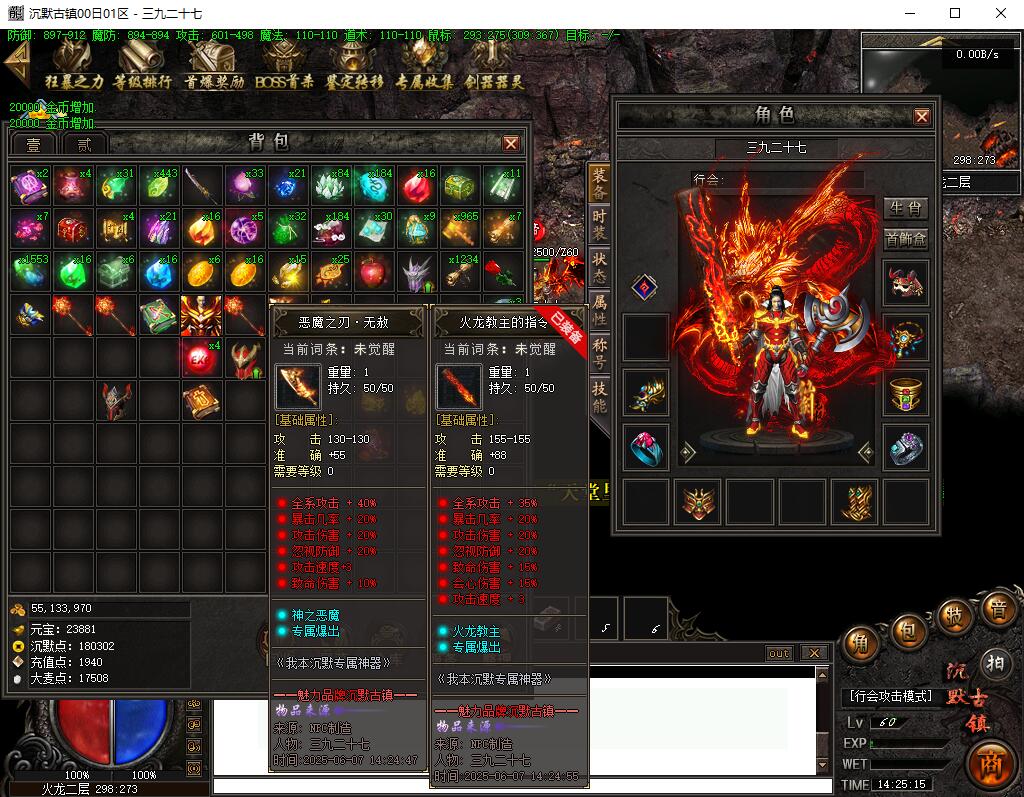Open the BOSS首杀 menu
The image size is (1024, 797).
click(x=284, y=66)
